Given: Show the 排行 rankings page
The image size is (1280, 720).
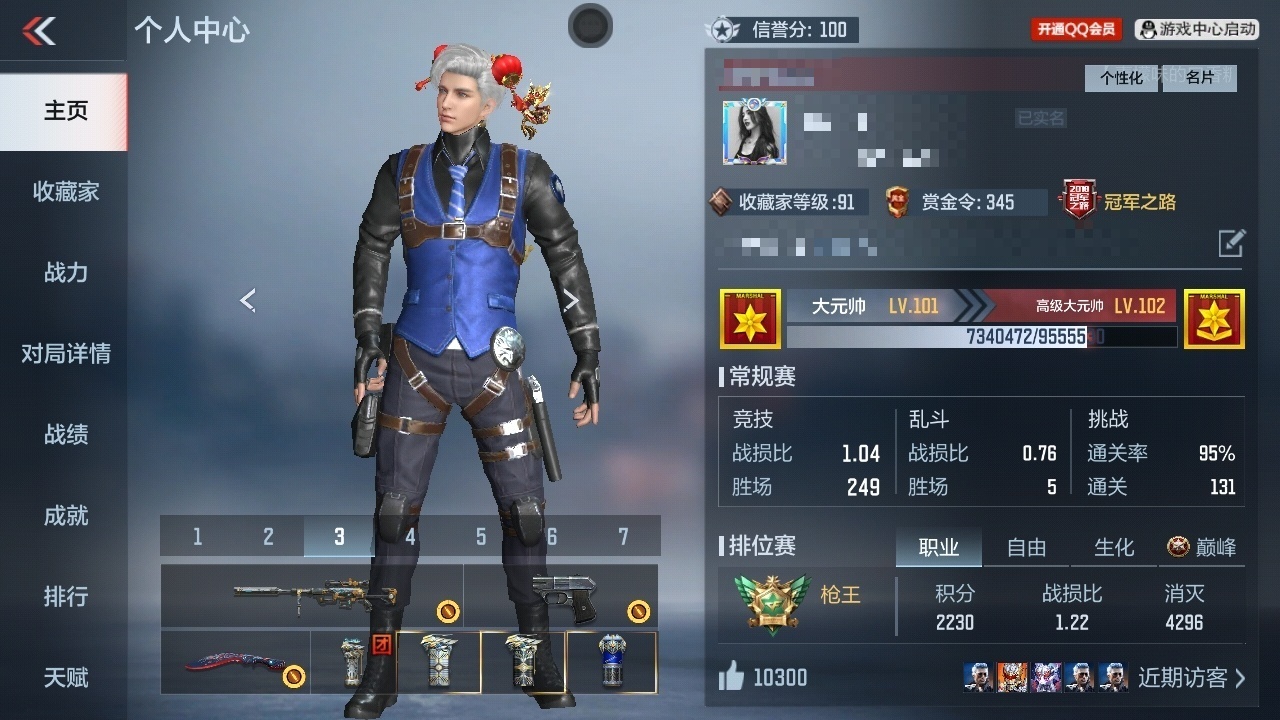Looking at the screenshot, I should point(65,596).
